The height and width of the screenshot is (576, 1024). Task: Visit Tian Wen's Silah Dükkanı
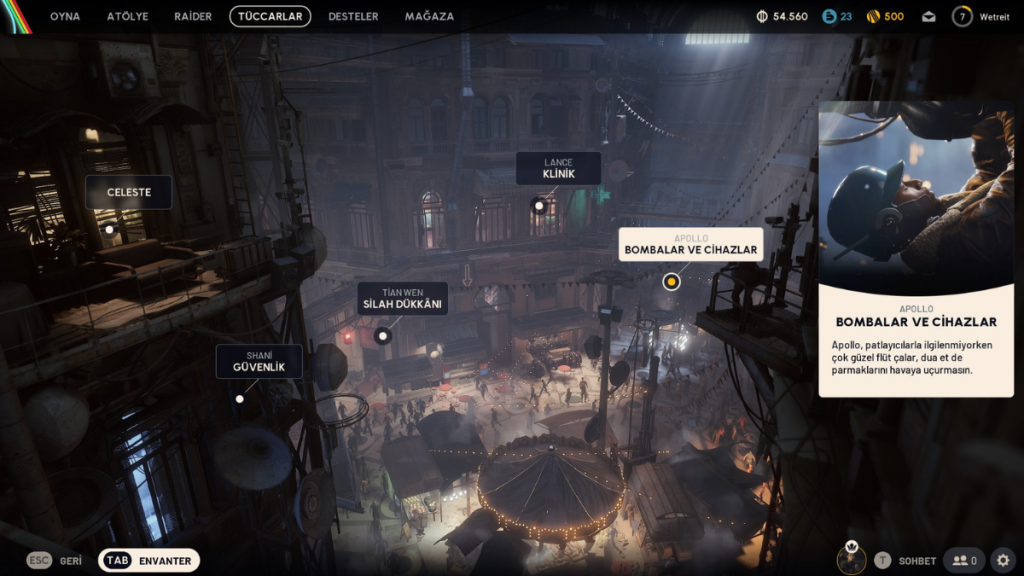tap(402, 298)
